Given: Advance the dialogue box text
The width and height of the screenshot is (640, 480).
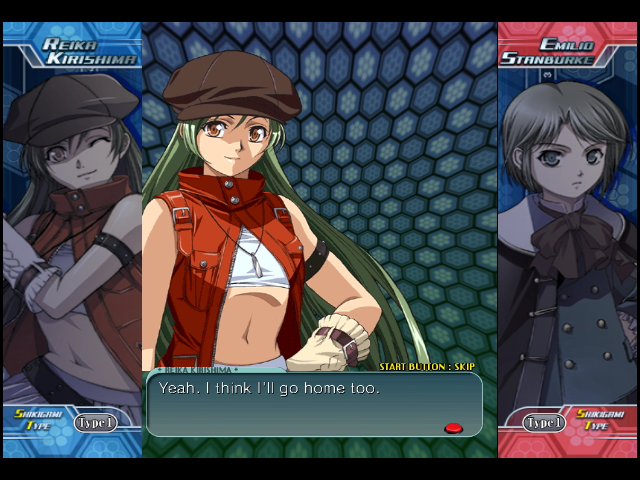Looking at the screenshot, I should pyautogui.click(x=313, y=404).
